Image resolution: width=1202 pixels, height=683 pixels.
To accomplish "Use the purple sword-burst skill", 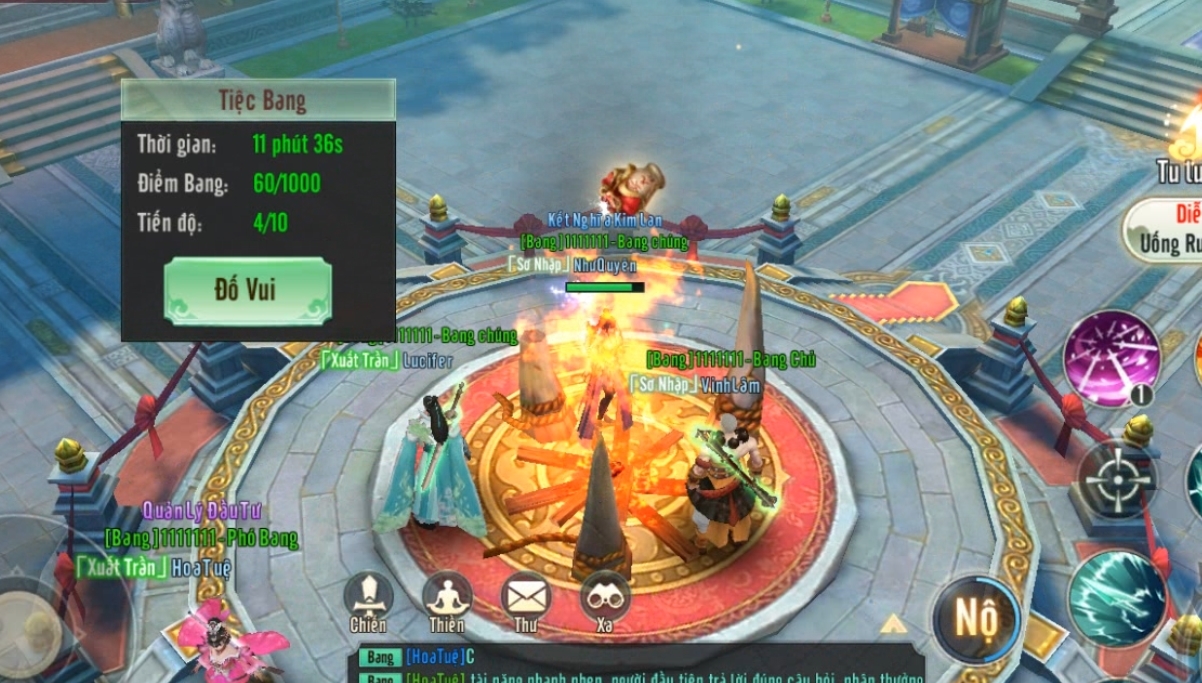I will pos(1111,358).
